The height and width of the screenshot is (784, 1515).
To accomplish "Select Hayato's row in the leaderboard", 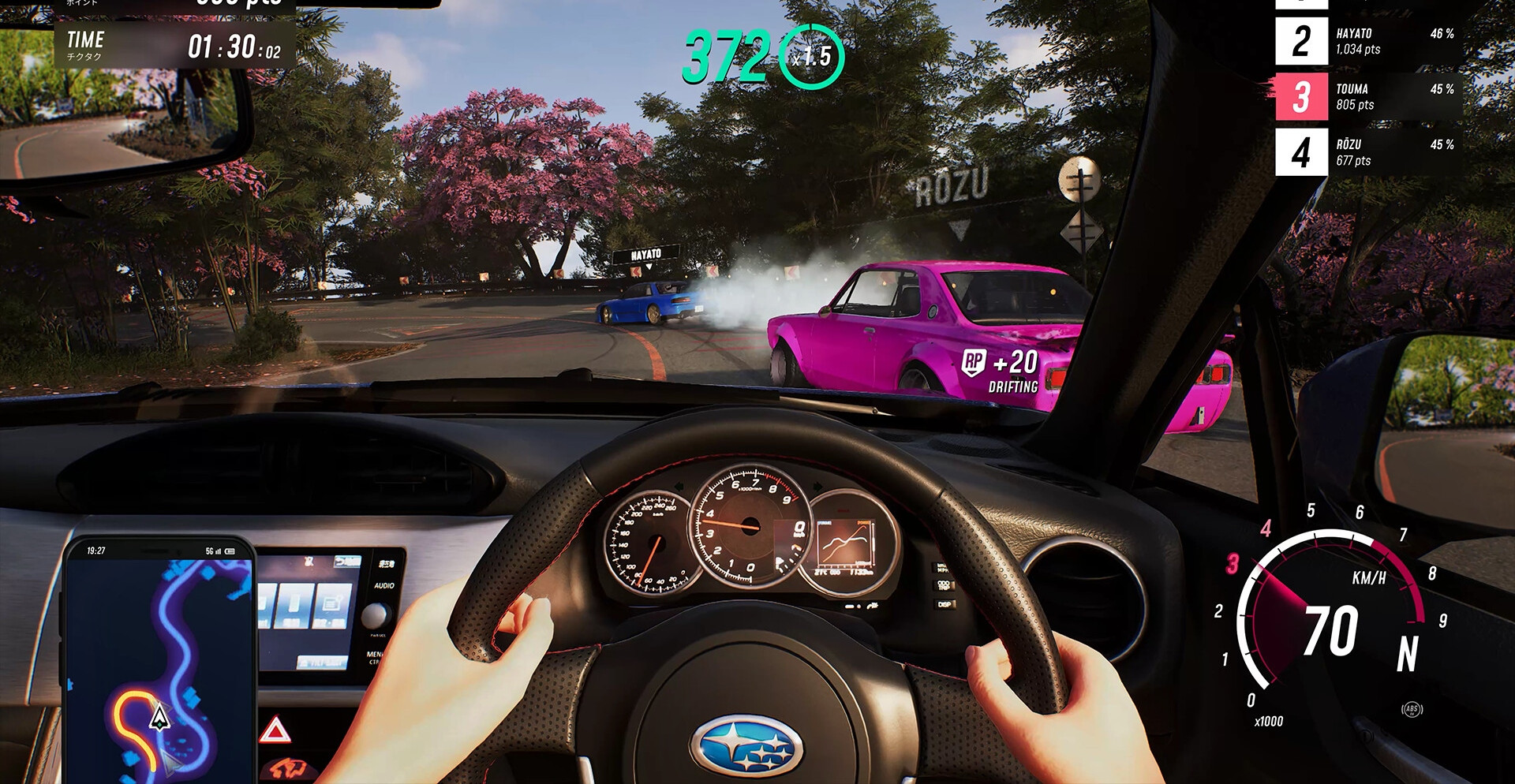I will 1368,42.
